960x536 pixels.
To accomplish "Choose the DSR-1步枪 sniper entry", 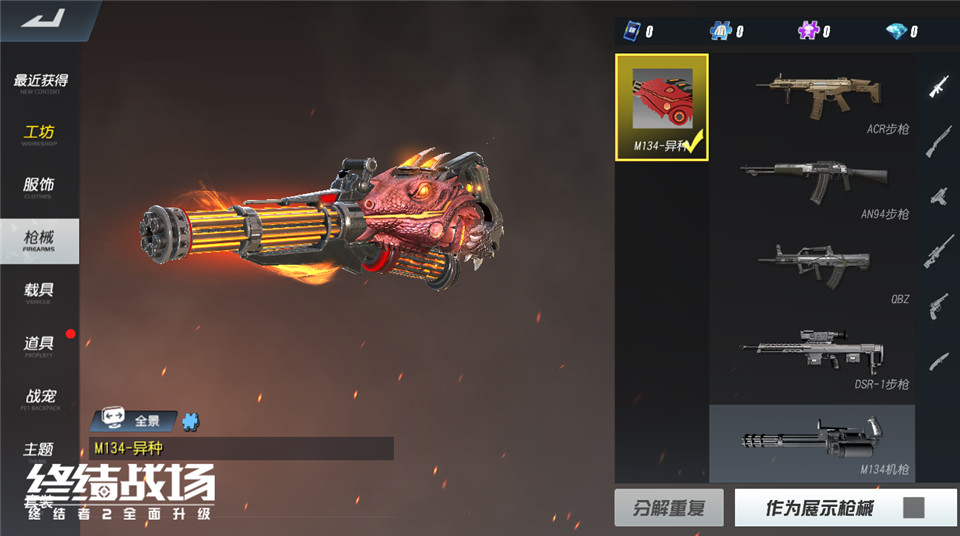I will click(x=814, y=355).
